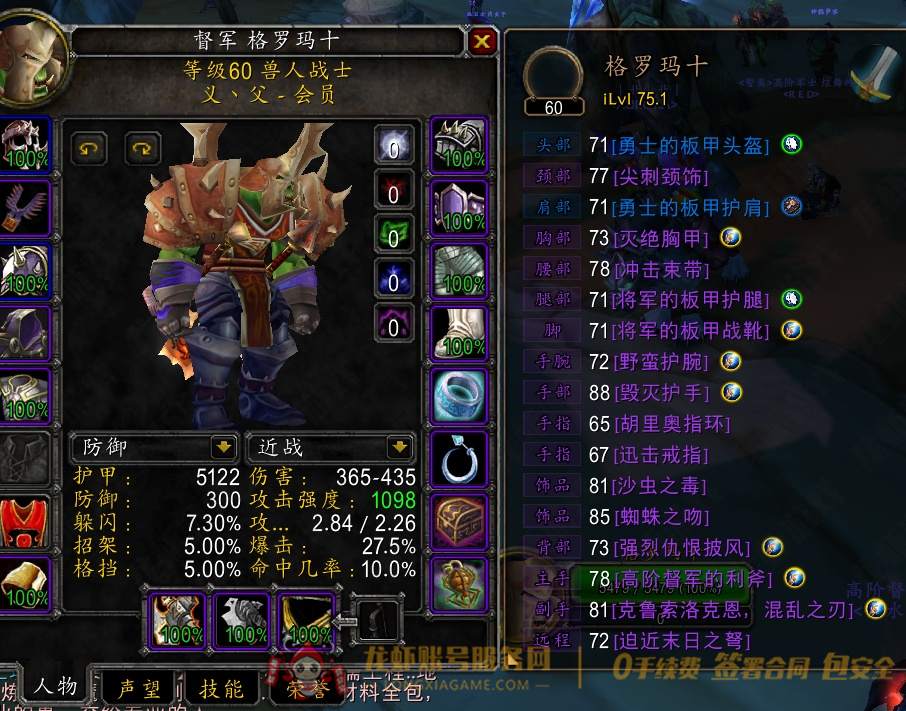Open the 近战 melee stats dropdown
Image resolution: width=906 pixels, height=711 pixels.
[x=400, y=447]
